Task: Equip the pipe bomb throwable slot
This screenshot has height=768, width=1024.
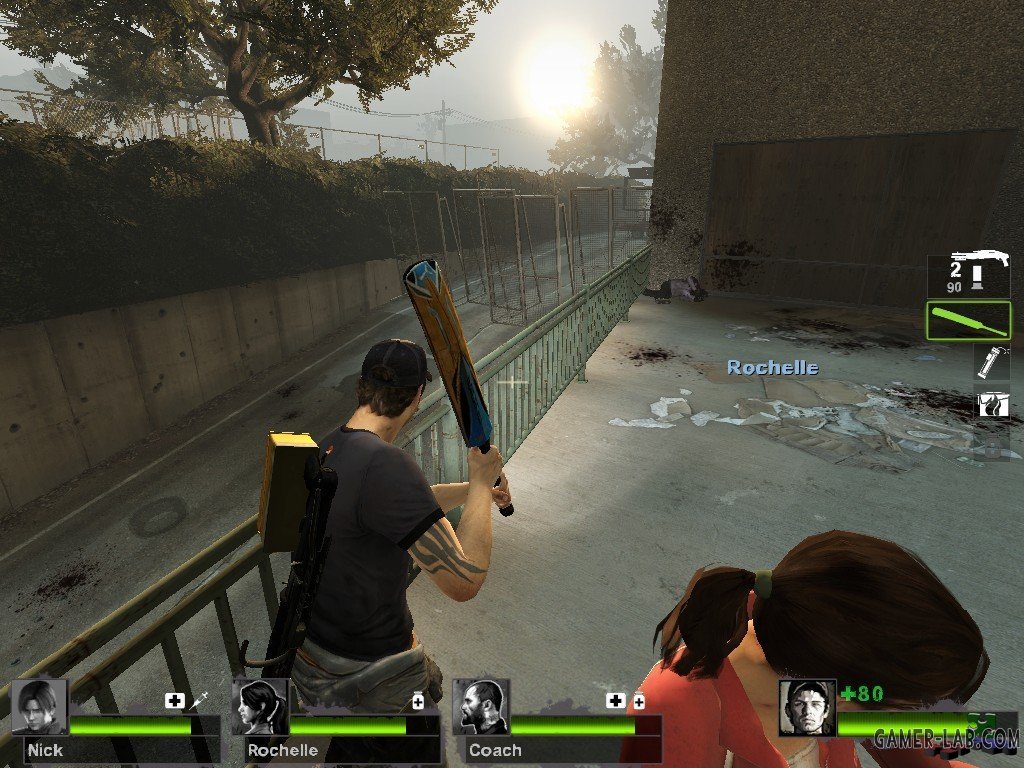Action: tap(992, 362)
